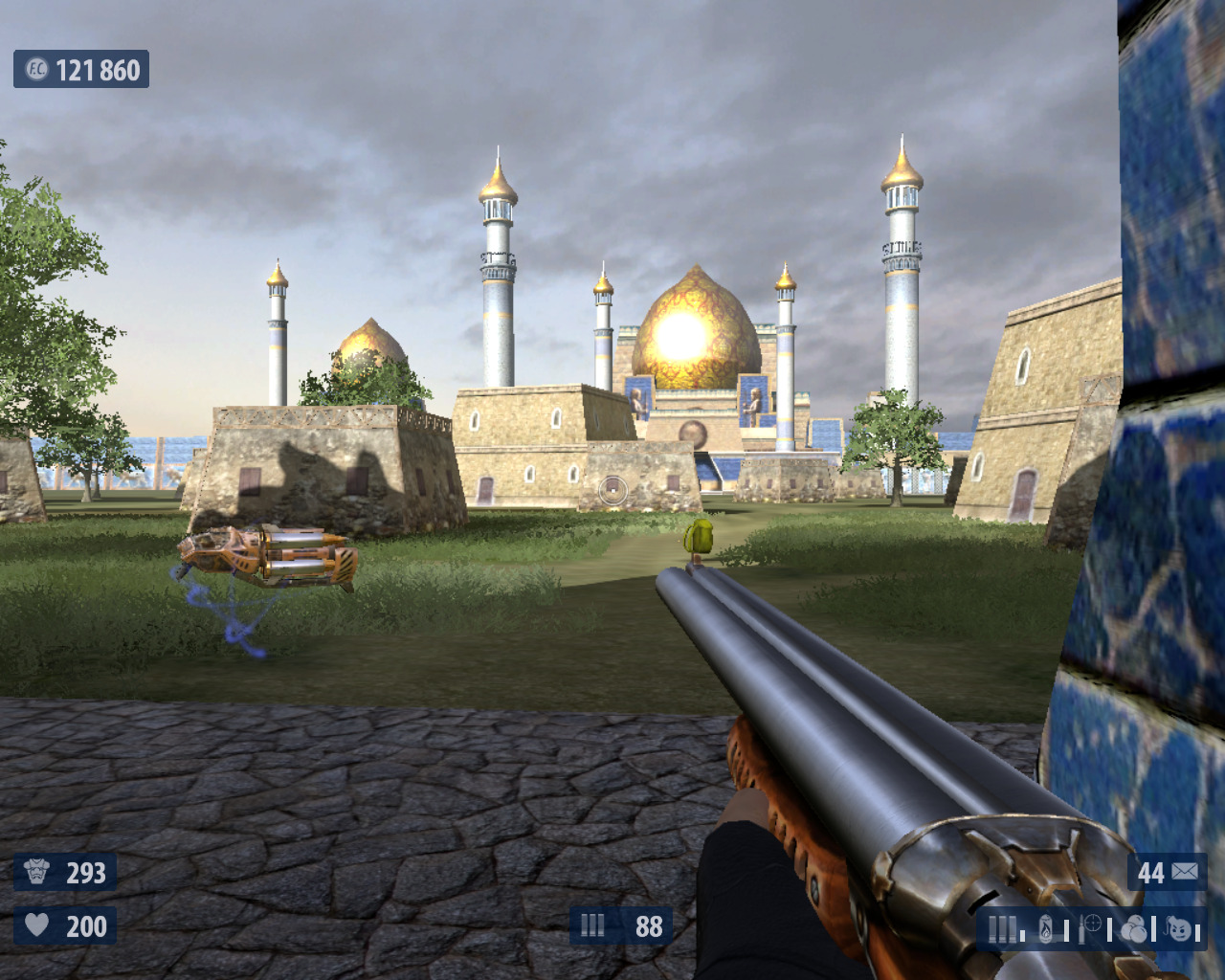This screenshot has width=1225, height=980.
Task: Select the shotgun shells ammo icon
Action: point(1002,928)
